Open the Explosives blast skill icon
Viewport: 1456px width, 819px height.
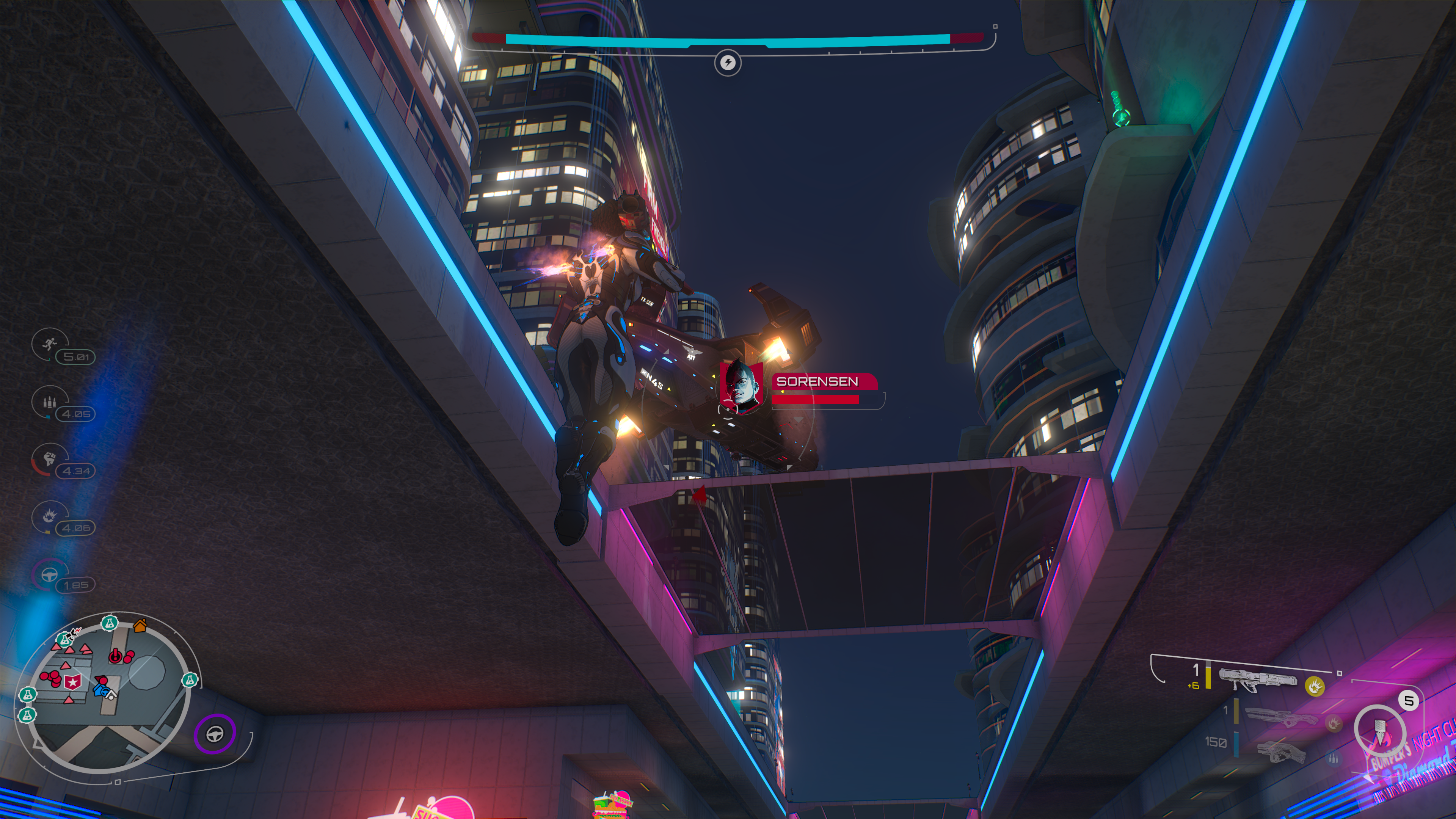(49, 516)
